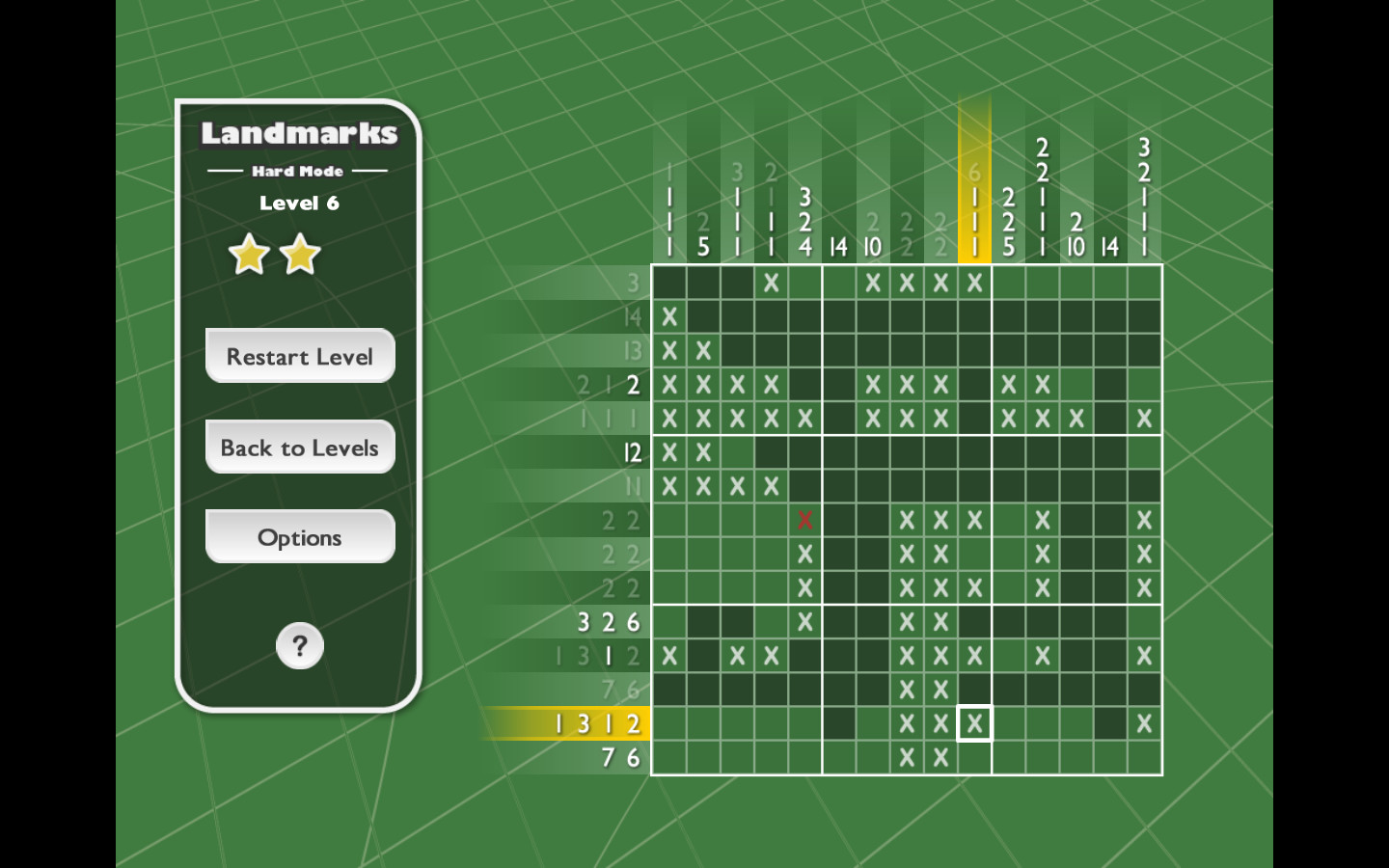Click the Landmarks title logo
The width and height of the screenshot is (1389, 868).
(299, 135)
